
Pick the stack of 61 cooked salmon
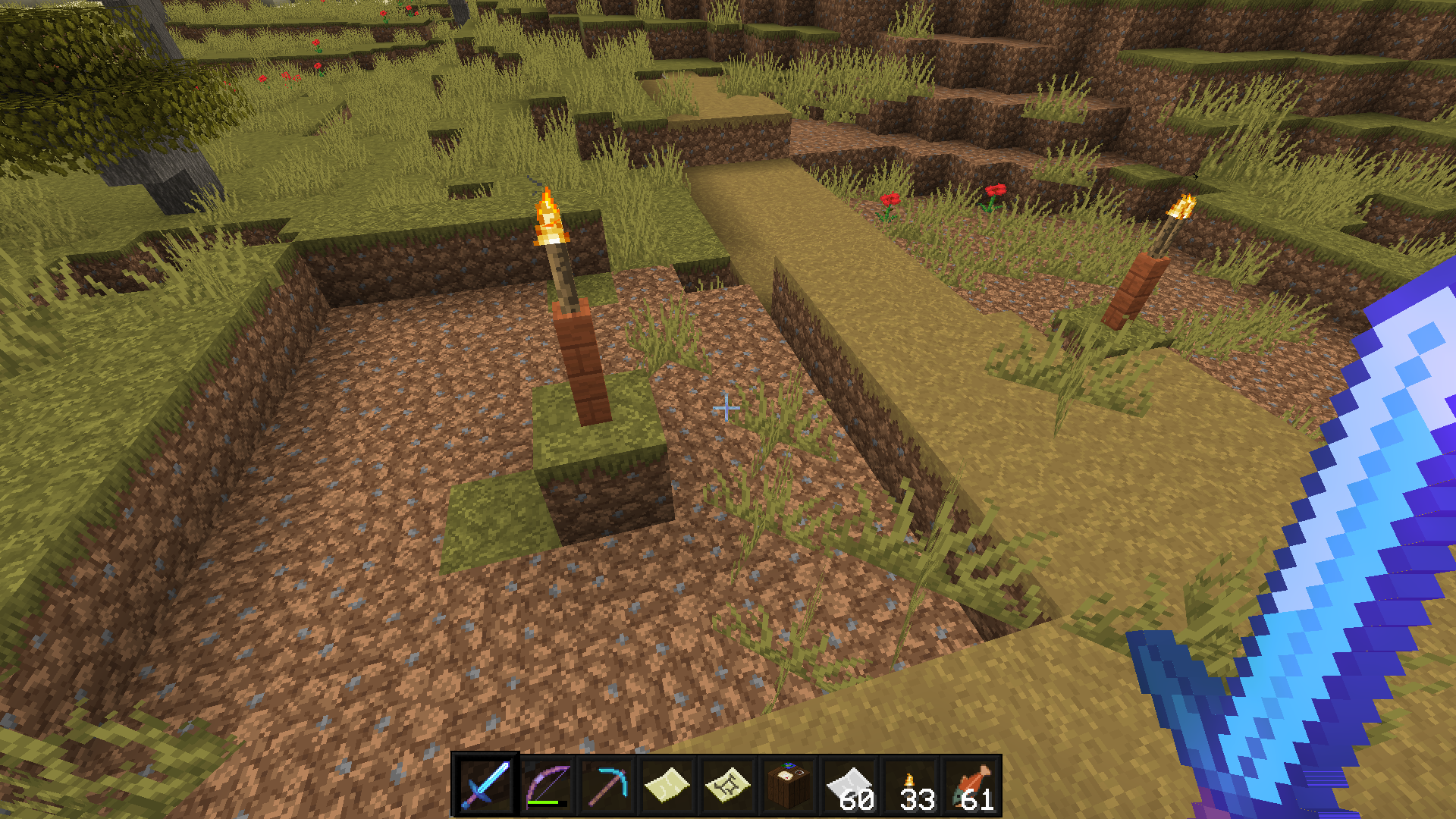click(971, 786)
